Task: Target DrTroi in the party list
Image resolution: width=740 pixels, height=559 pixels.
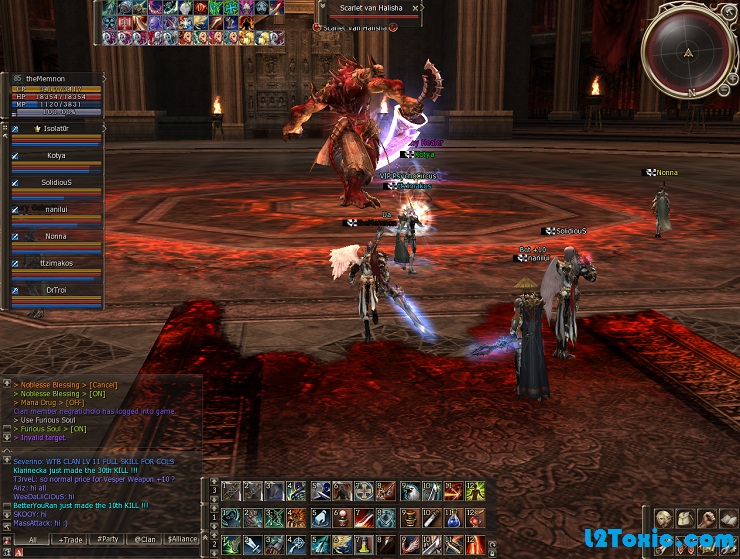Action: coord(55,291)
